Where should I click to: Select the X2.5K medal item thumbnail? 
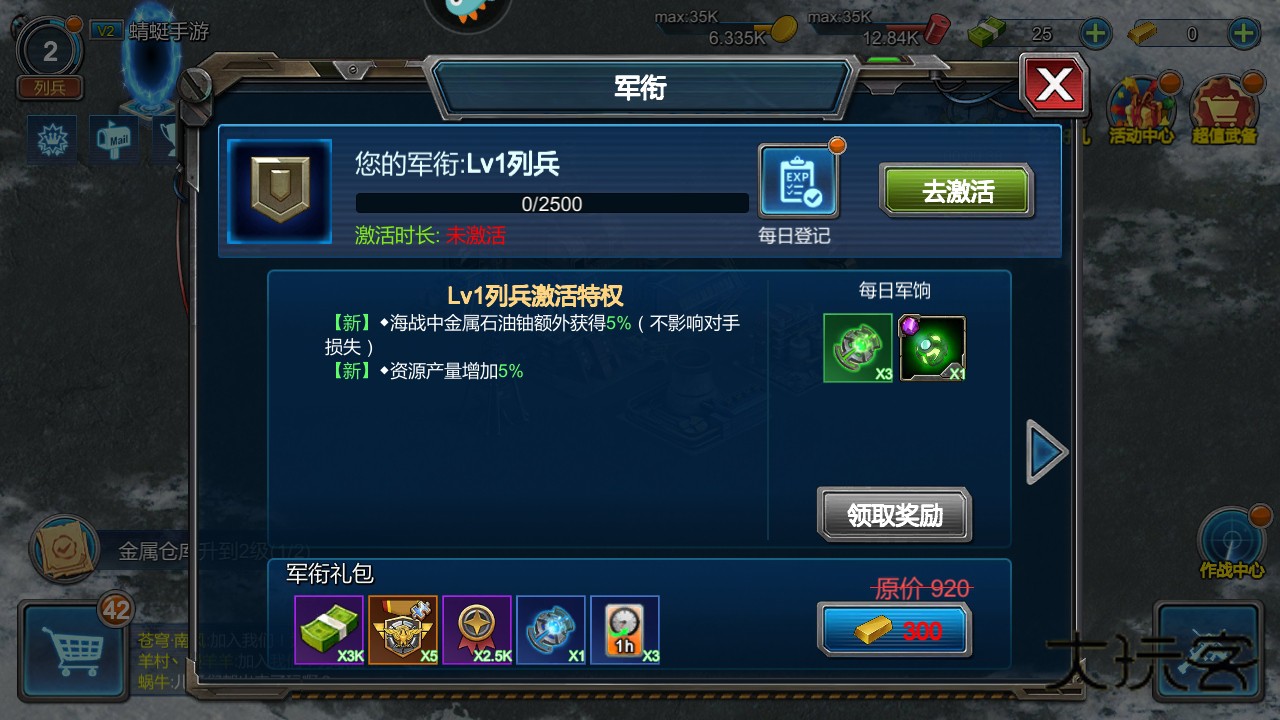[x=477, y=630]
